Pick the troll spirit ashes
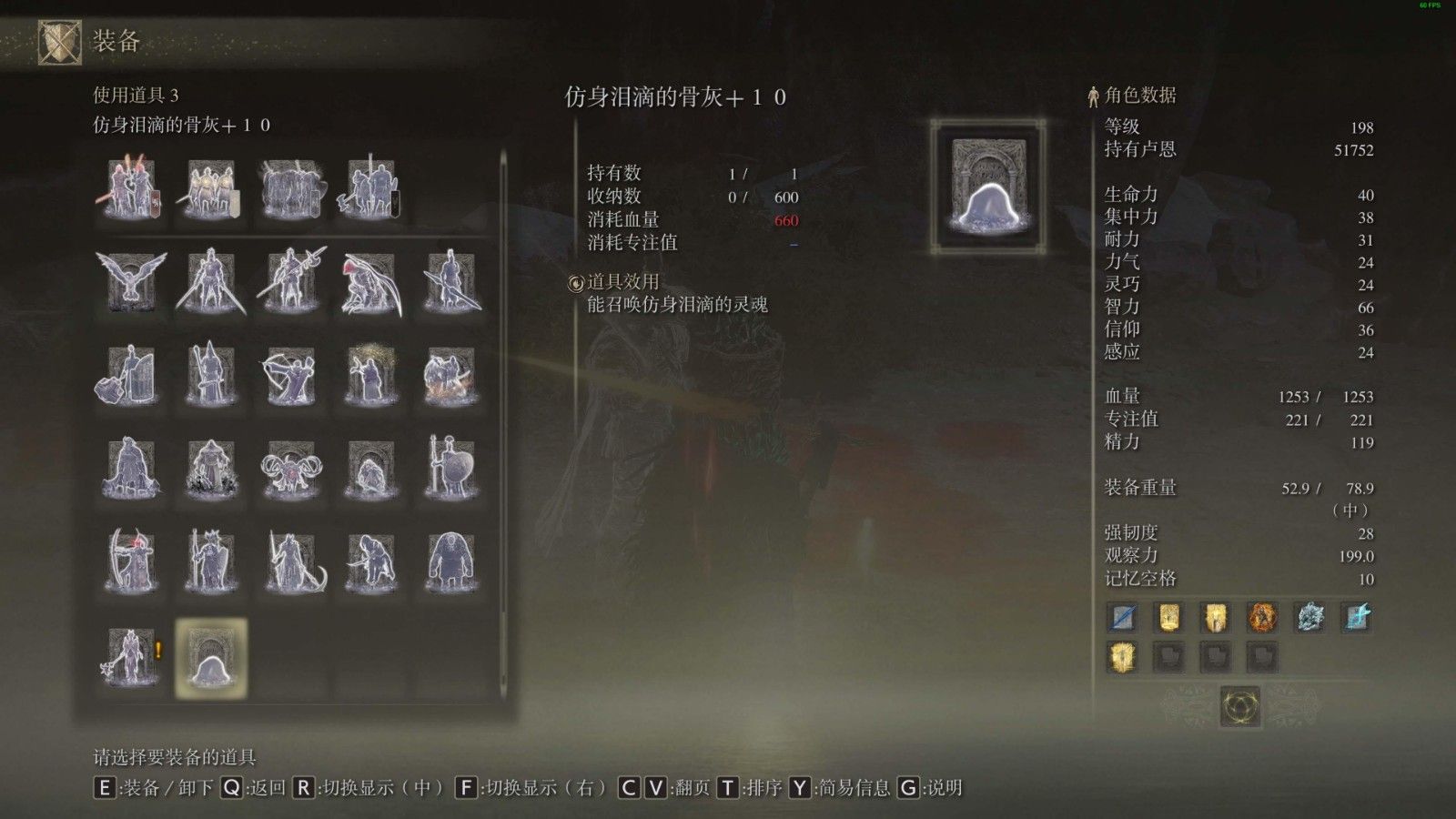 [450, 561]
